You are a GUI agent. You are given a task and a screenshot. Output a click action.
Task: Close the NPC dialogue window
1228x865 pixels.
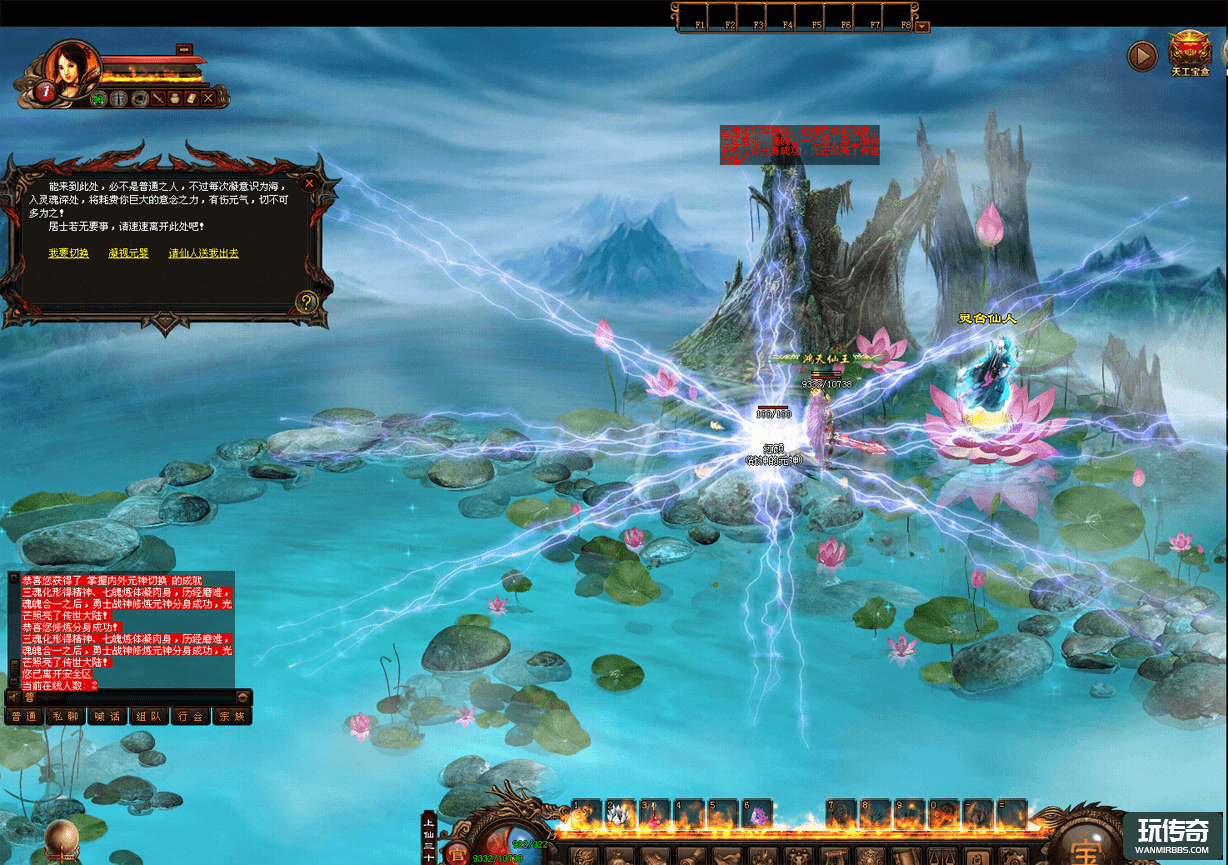click(310, 184)
